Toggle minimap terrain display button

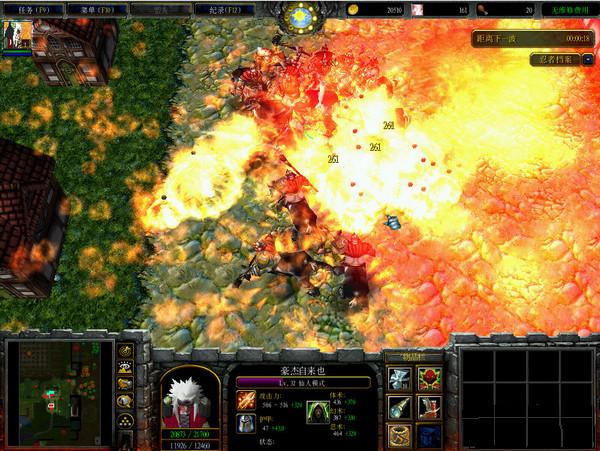(126, 367)
